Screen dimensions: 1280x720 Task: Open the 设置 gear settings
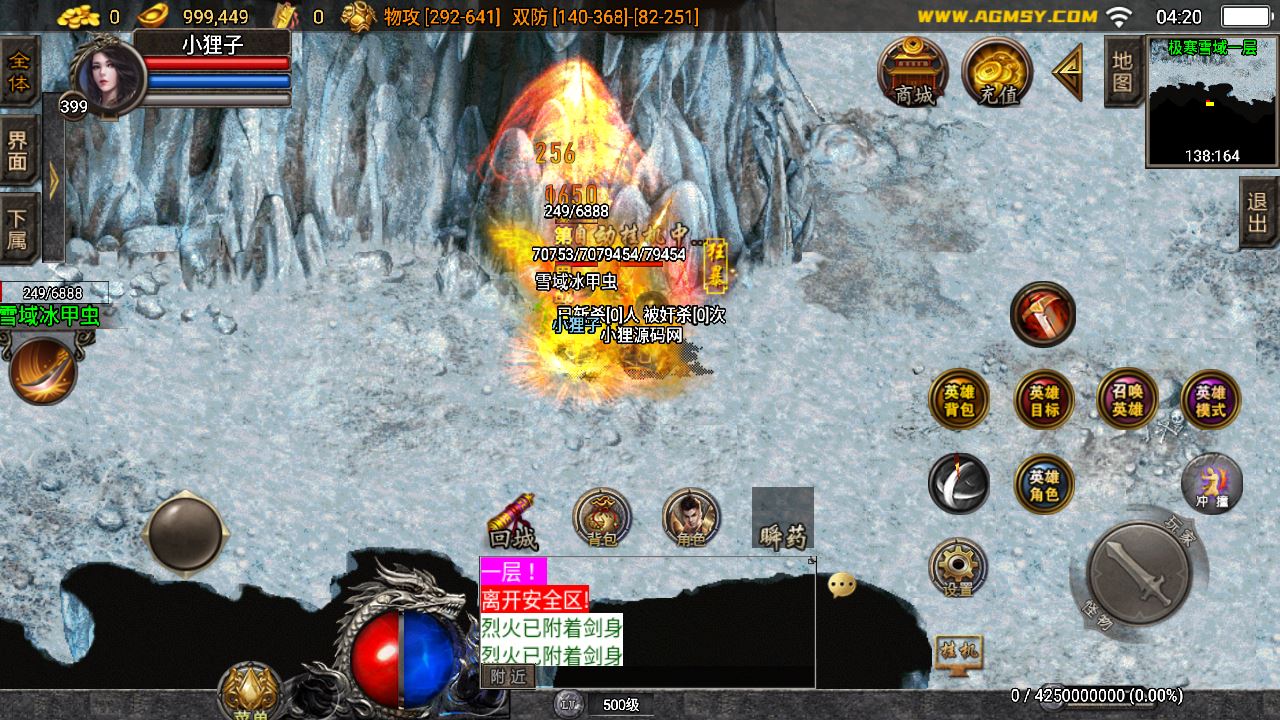(958, 568)
